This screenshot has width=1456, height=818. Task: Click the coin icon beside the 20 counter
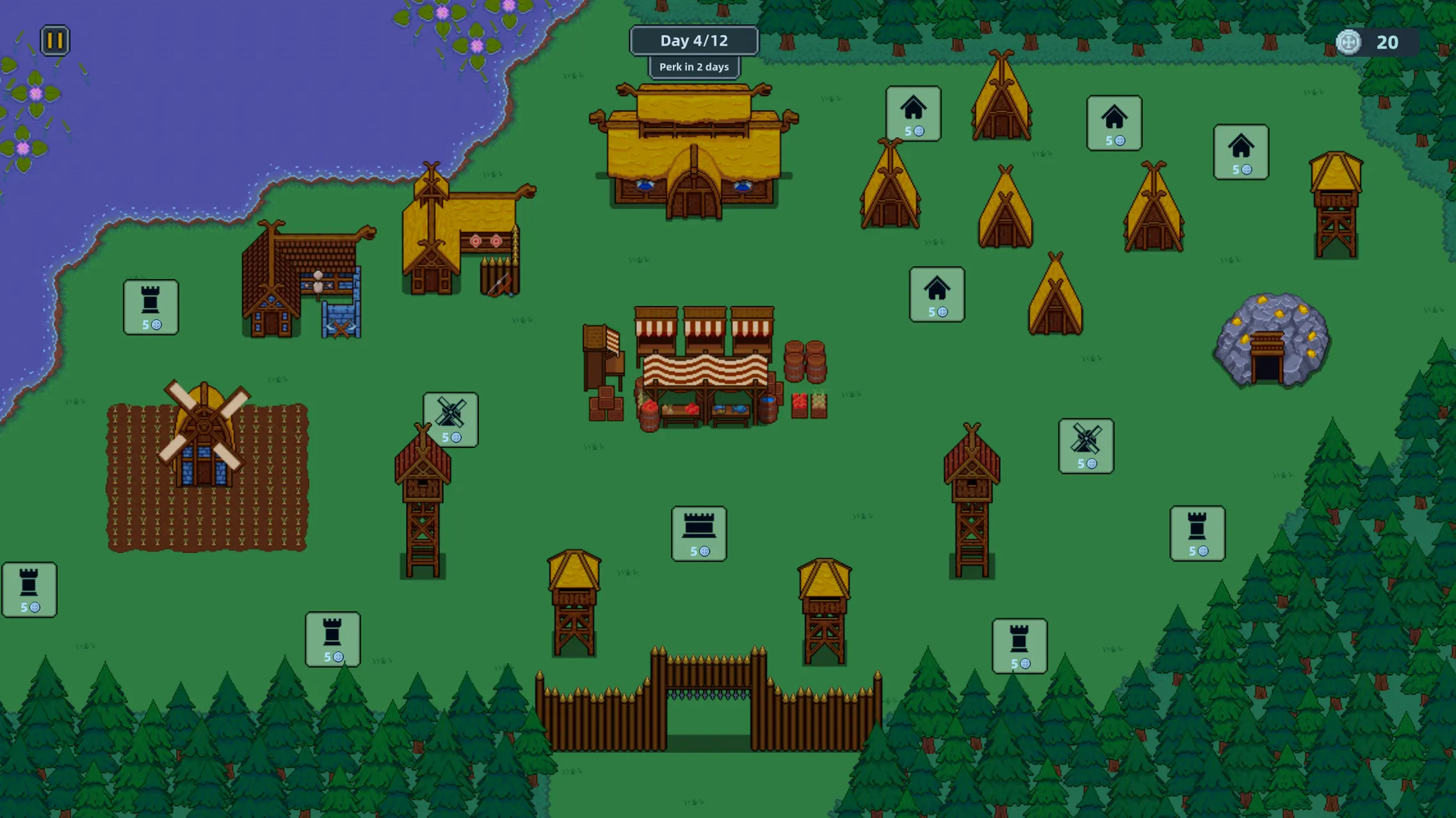1348,42
